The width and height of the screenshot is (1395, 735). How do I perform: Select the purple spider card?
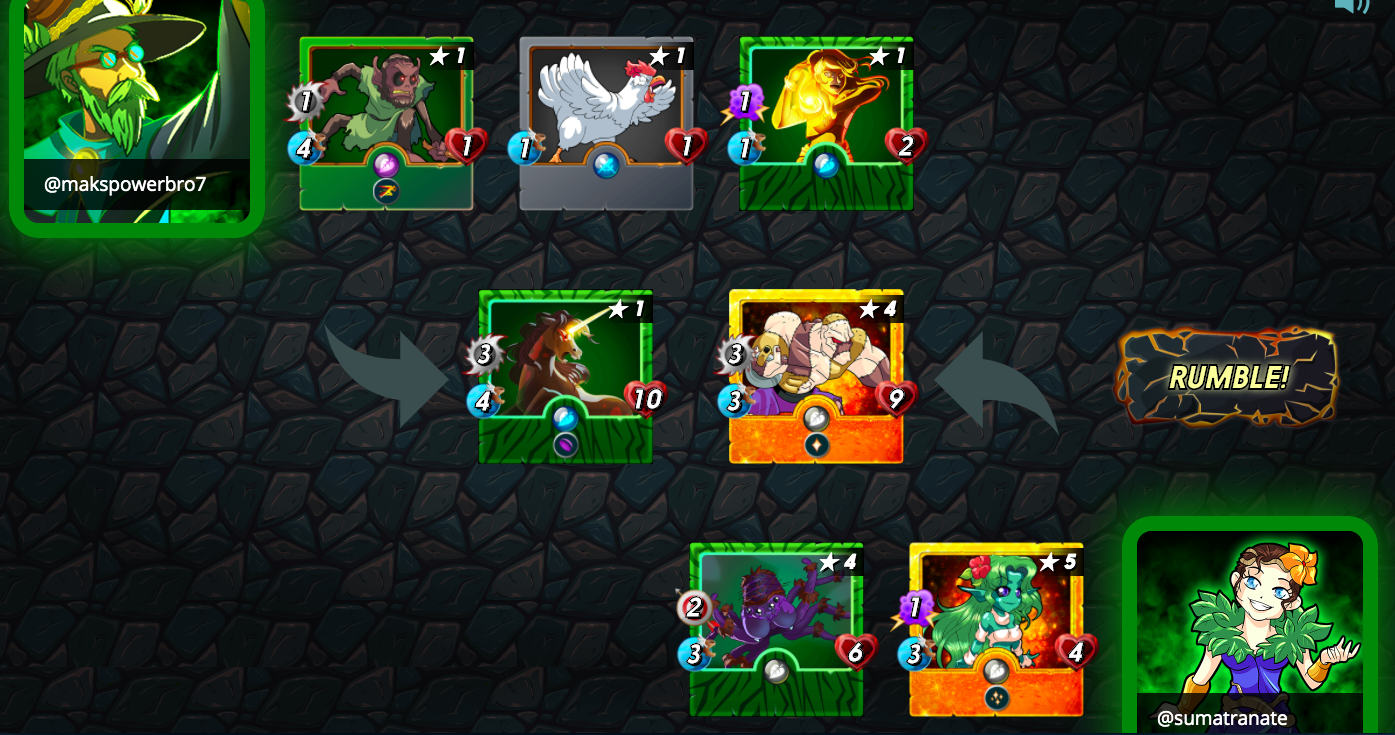coord(776,629)
